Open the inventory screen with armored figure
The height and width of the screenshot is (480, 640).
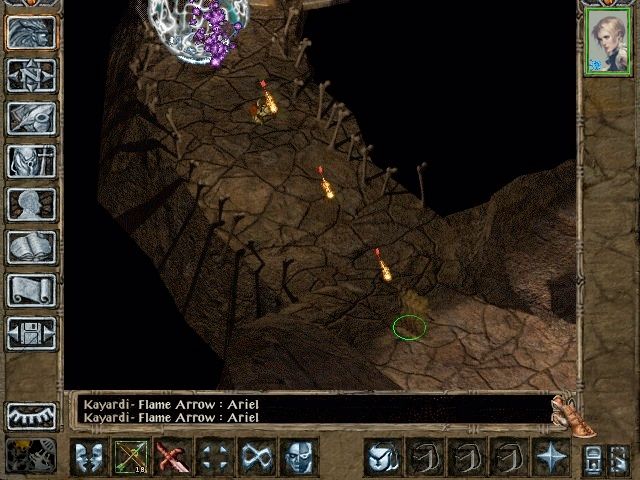coord(31,161)
